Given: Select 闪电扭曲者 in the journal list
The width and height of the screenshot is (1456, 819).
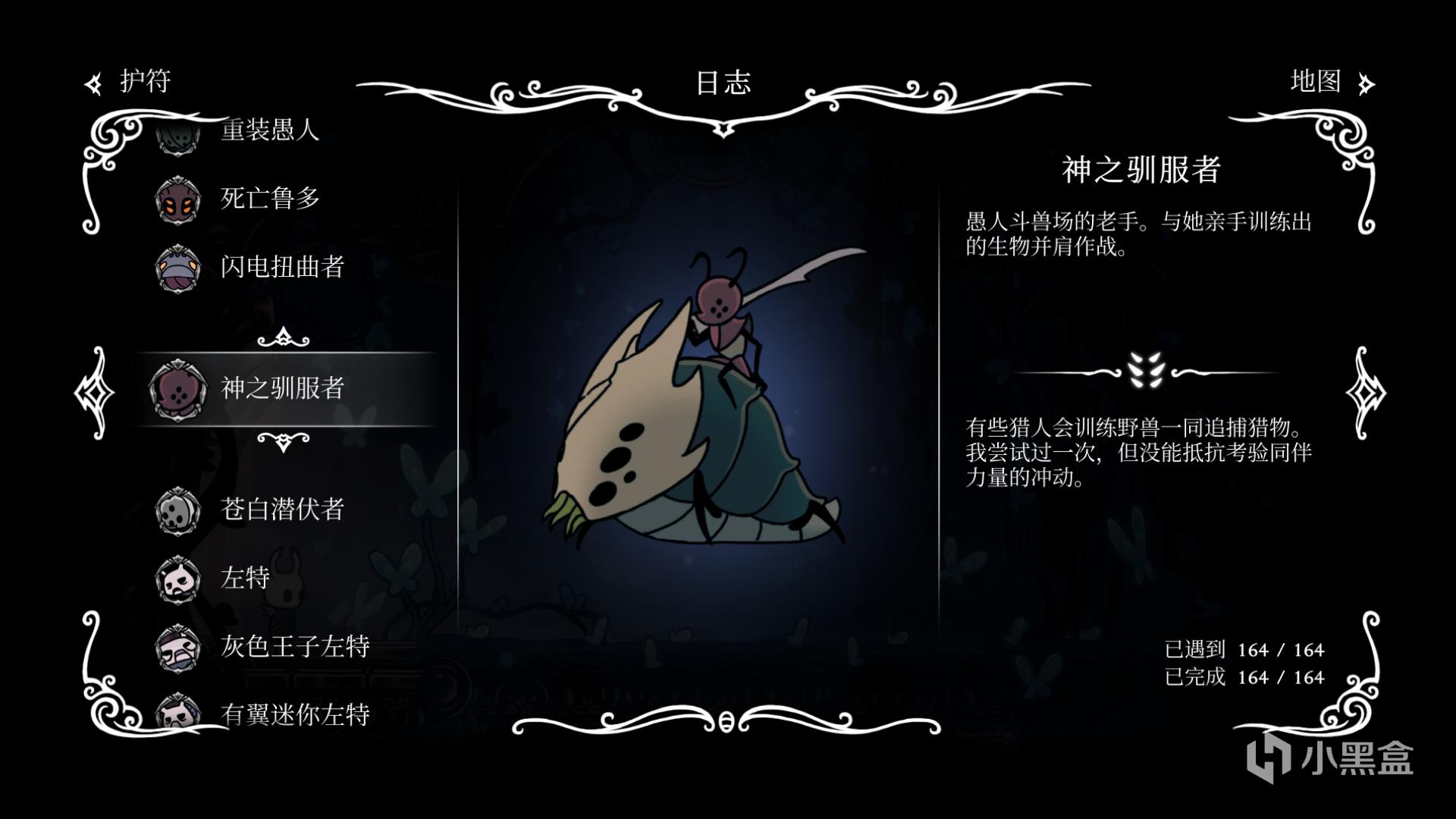Looking at the screenshot, I should pyautogui.click(x=281, y=267).
